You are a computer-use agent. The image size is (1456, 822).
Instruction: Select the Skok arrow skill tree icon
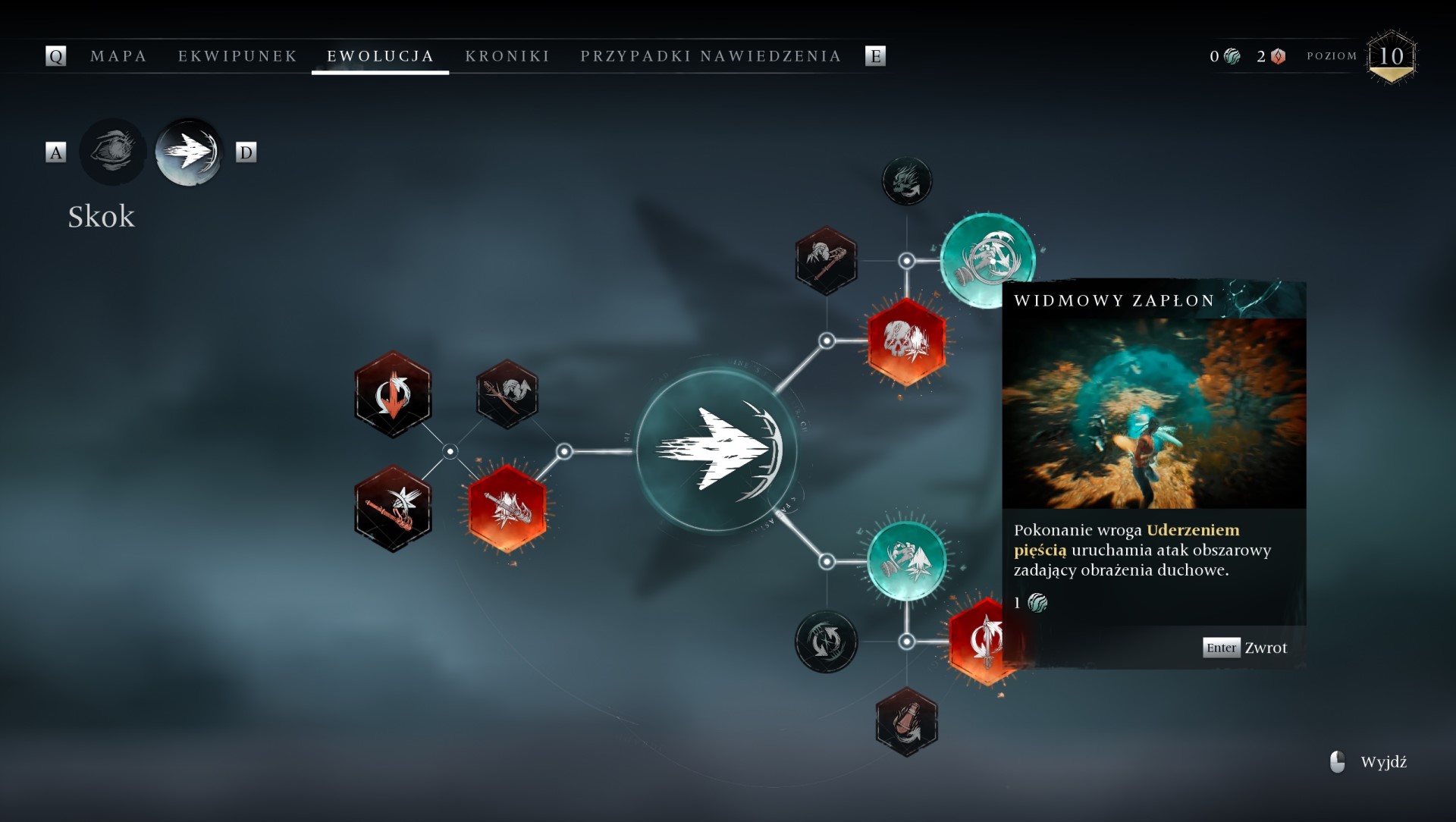tap(189, 152)
